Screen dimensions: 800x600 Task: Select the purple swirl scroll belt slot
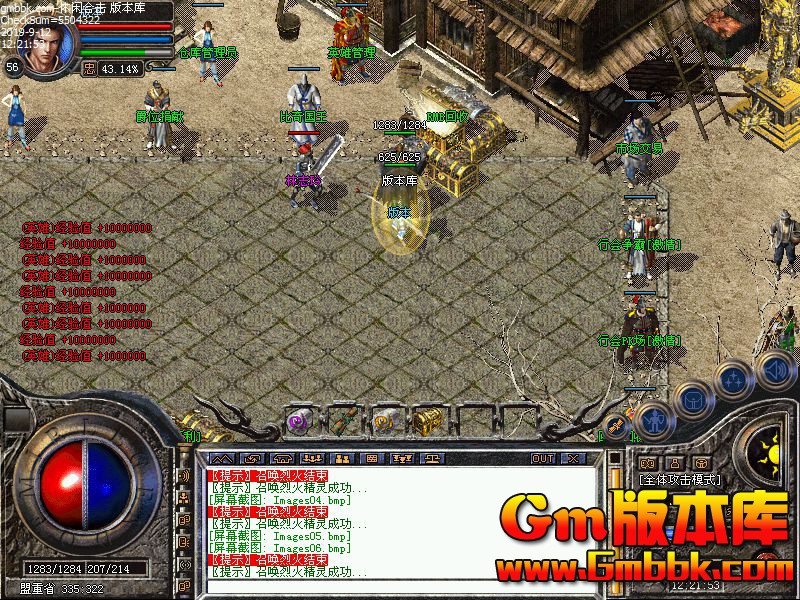tap(299, 421)
